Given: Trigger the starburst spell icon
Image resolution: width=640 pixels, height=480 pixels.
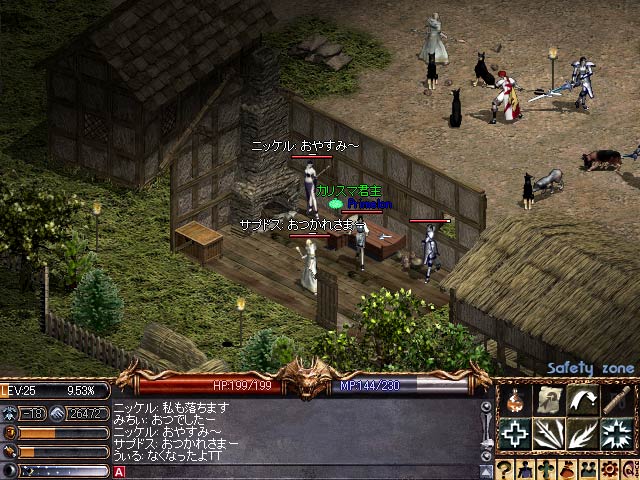Looking at the screenshot, I should coord(616,434).
